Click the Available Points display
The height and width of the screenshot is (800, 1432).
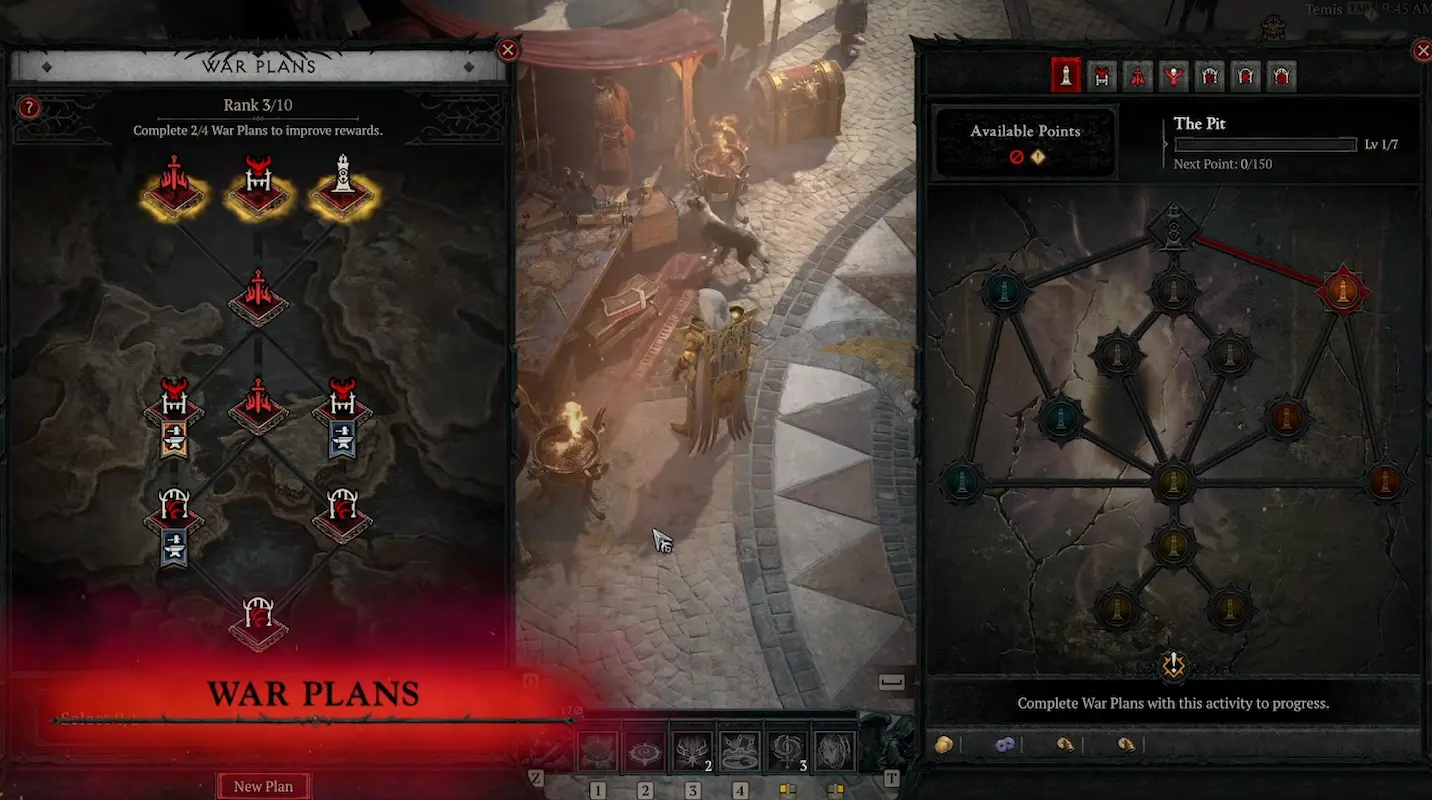pos(1024,141)
